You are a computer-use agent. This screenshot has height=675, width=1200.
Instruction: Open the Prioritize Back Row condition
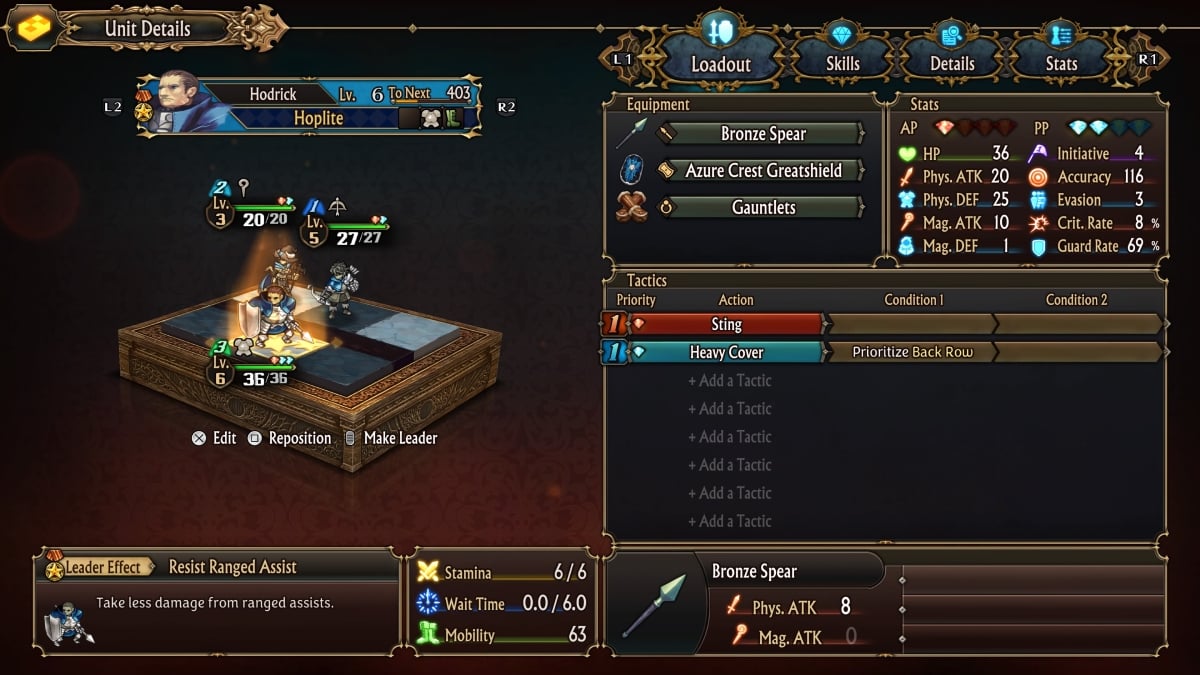click(911, 352)
